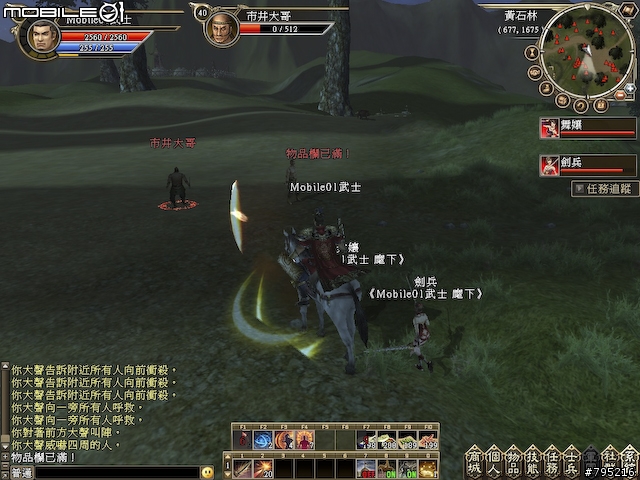Select the 劍兵 party member frame
This screenshot has width=640, height=480.
point(588,165)
